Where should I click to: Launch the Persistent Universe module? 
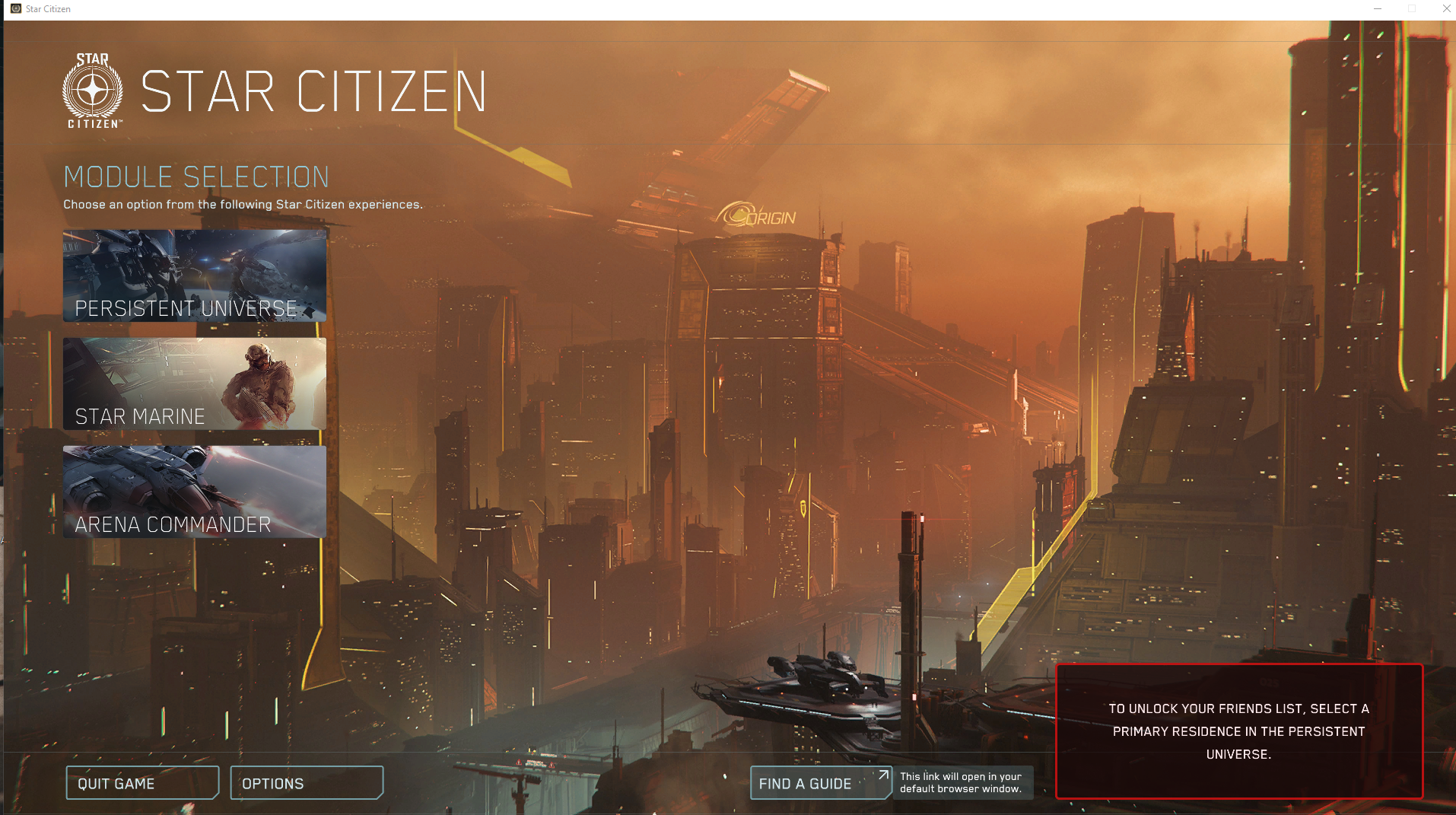click(194, 275)
